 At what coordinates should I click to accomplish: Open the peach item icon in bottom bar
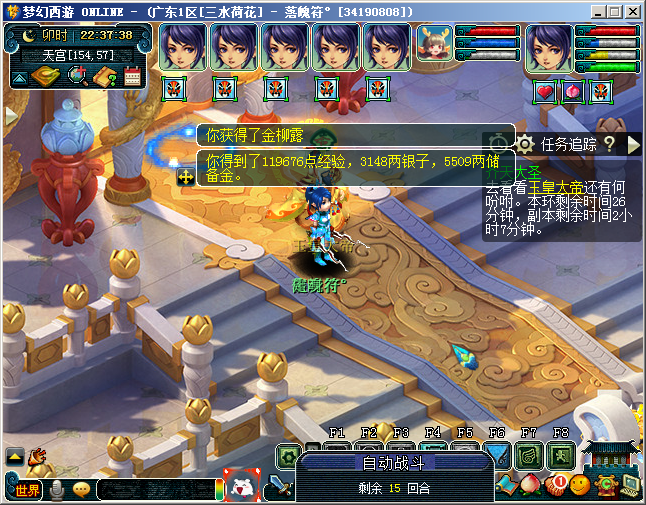click(529, 485)
